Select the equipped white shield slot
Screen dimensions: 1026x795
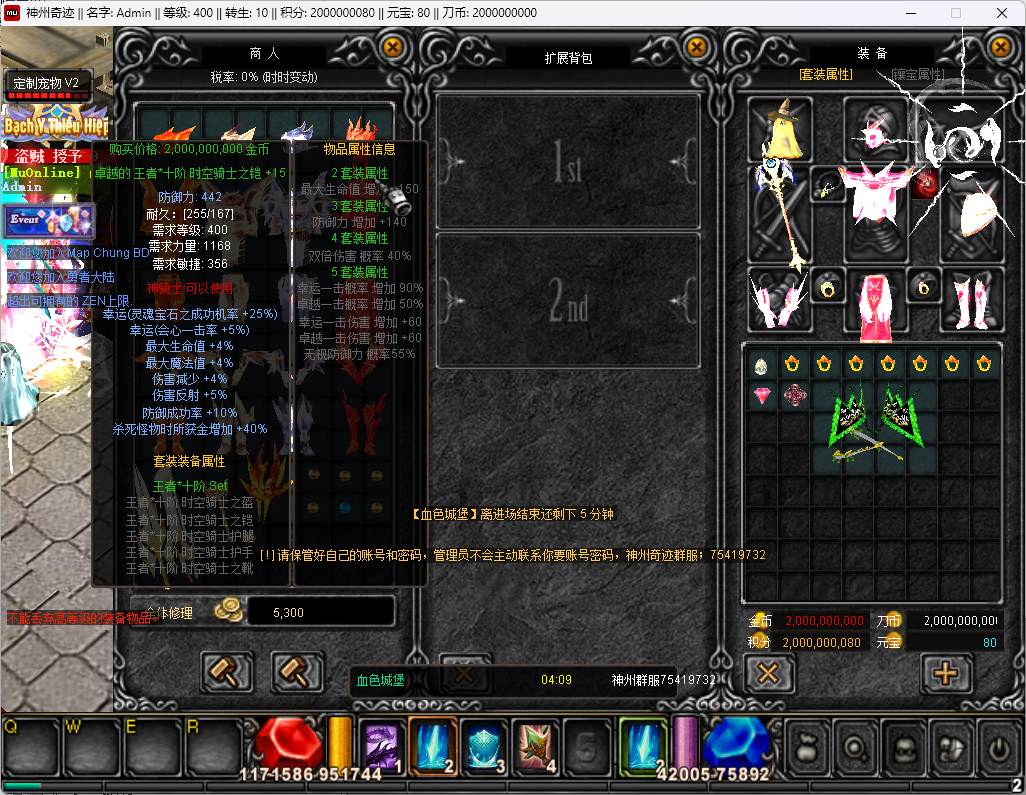tap(969, 213)
